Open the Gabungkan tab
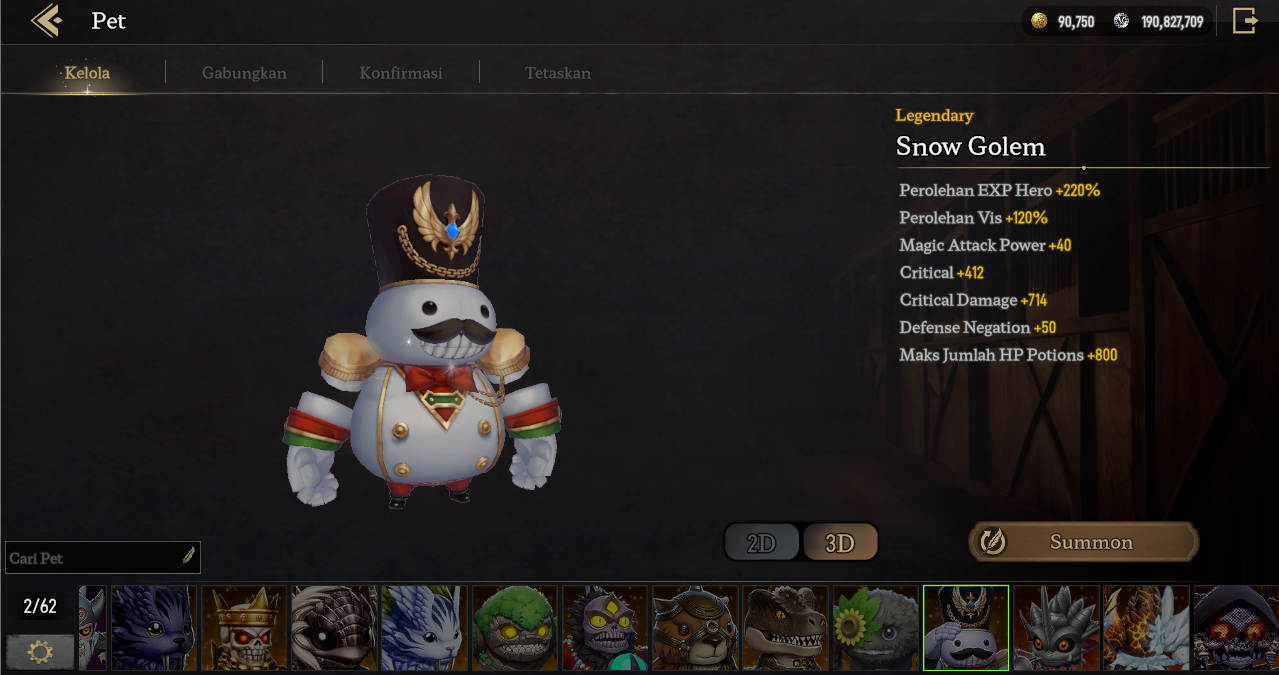This screenshot has height=675, width=1279. tap(244, 73)
